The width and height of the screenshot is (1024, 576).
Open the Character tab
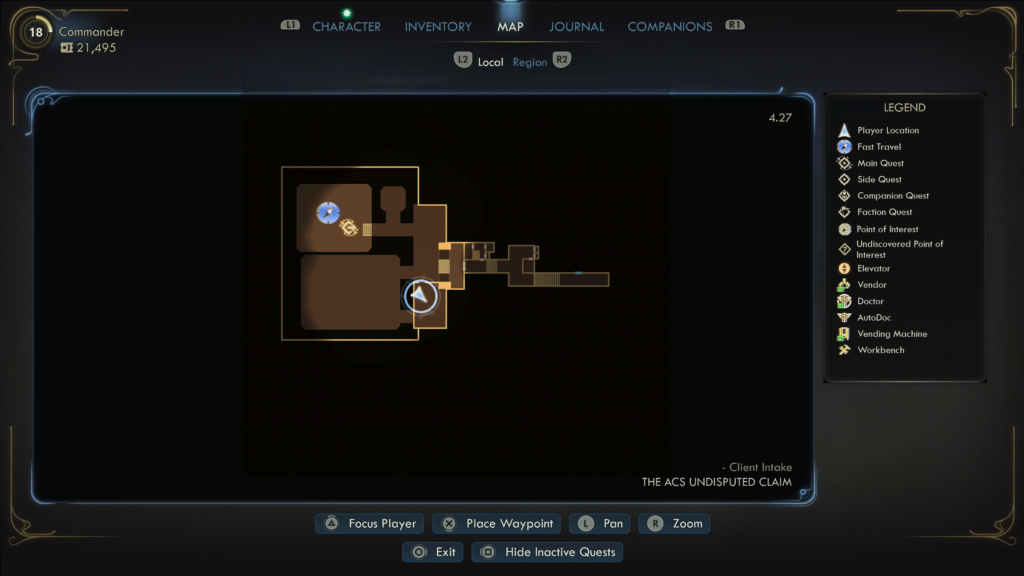coord(346,27)
